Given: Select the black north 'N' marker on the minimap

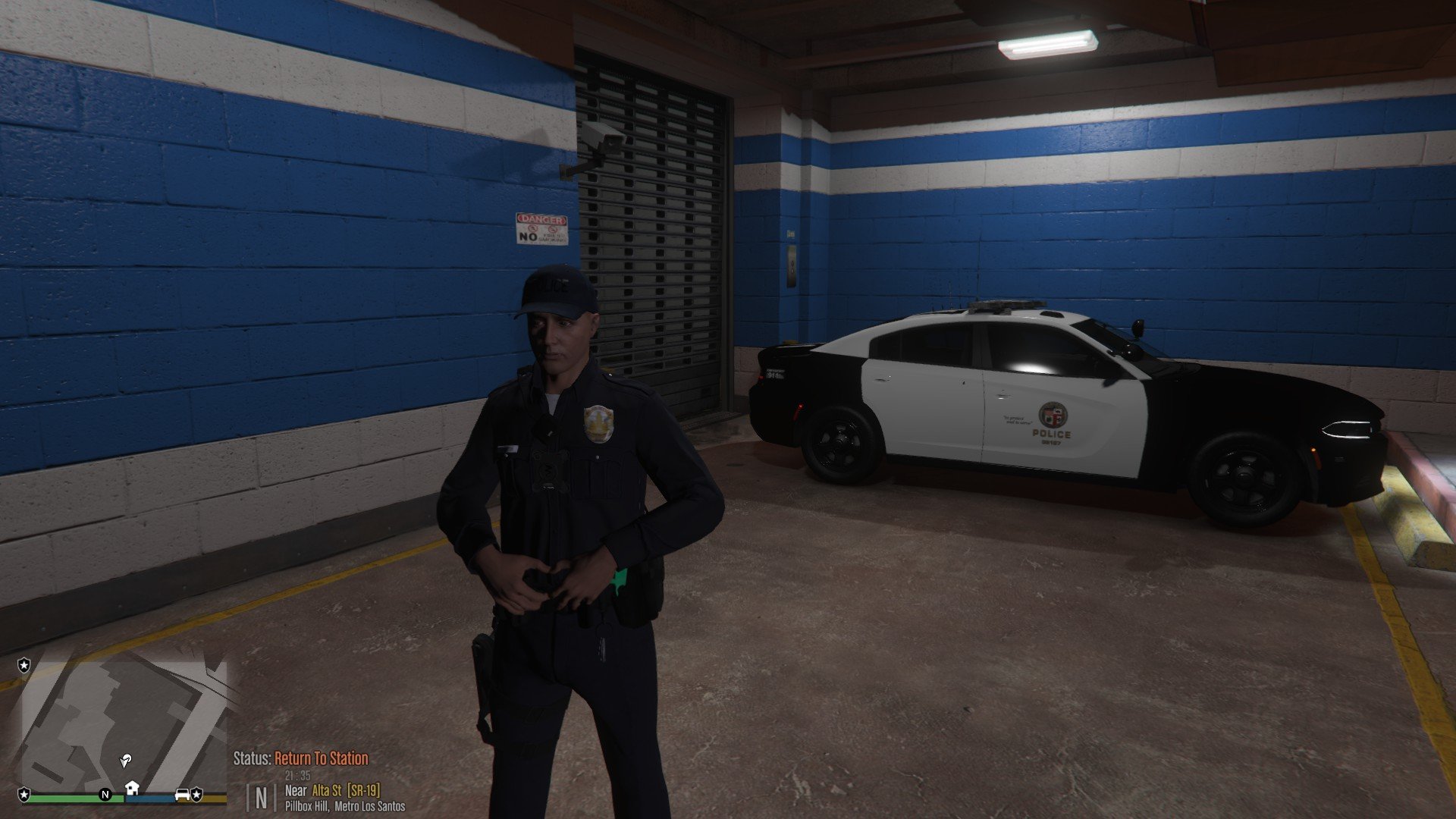Looking at the screenshot, I should (105, 795).
